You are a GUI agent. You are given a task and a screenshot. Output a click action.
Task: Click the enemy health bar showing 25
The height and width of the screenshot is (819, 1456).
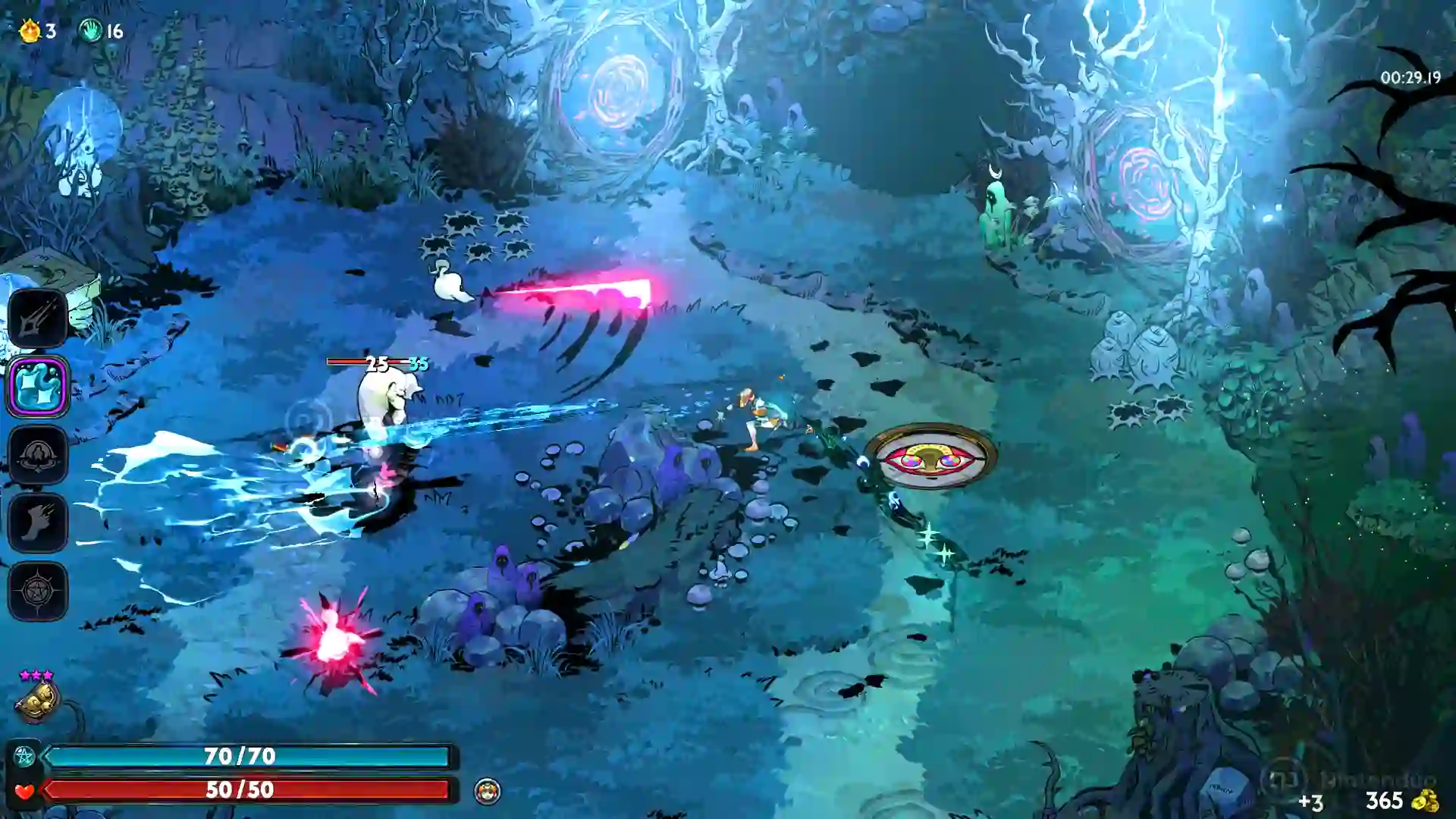[373, 363]
